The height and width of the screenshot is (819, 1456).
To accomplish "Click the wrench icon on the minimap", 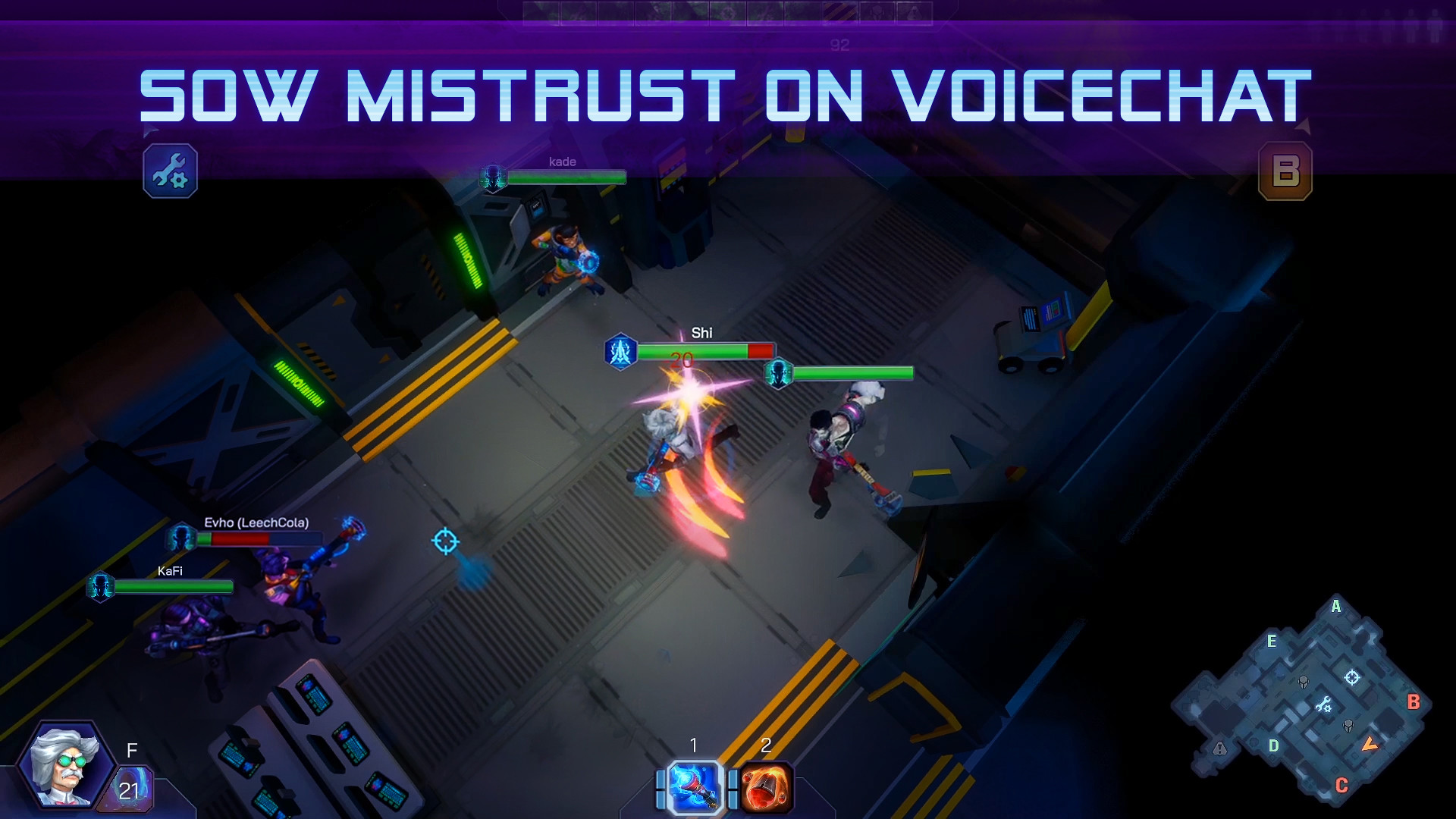I will (1325, 704).
